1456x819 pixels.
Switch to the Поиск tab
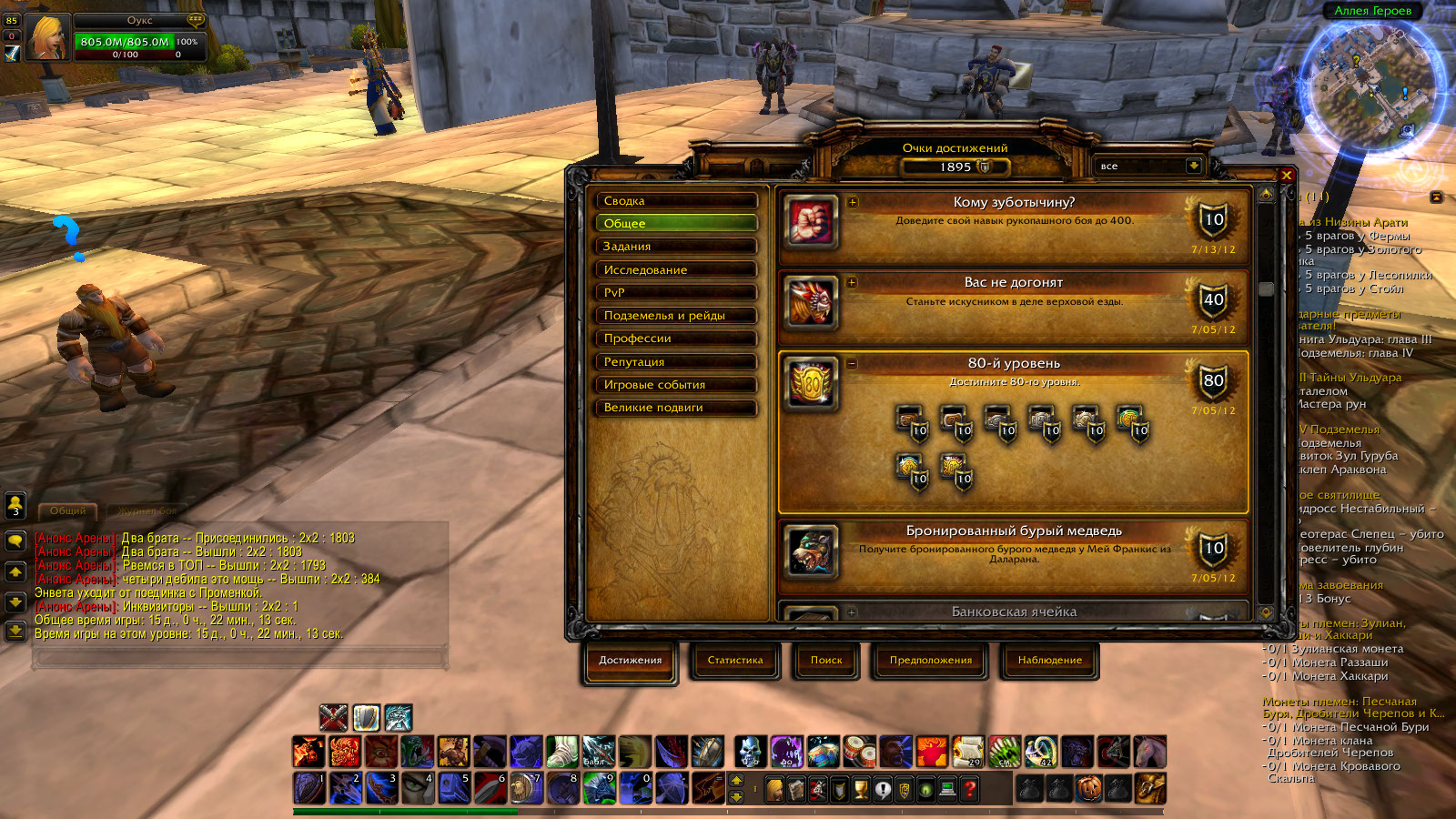tap(826, 661)
